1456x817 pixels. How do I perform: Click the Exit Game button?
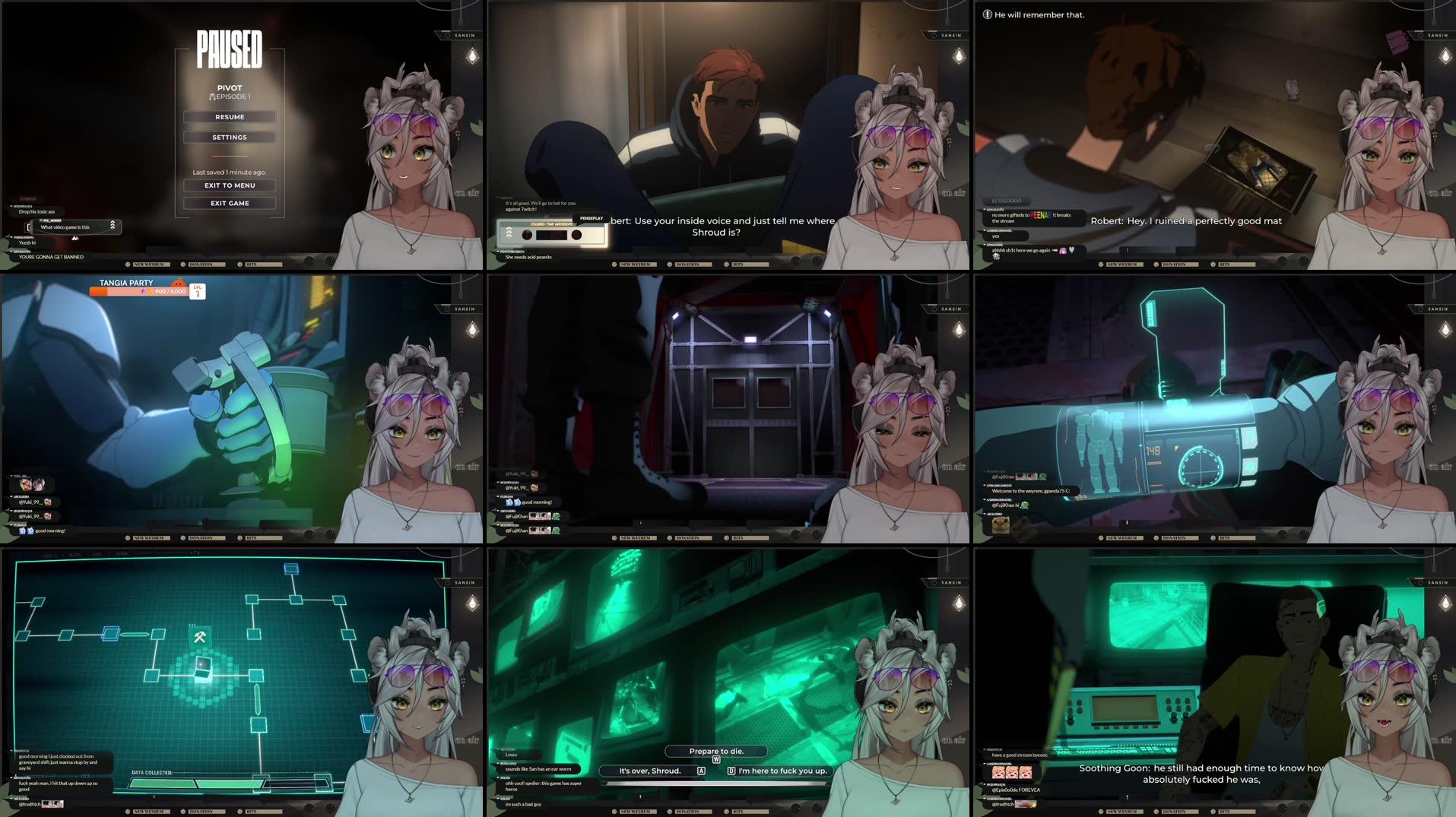coord(230,203)
